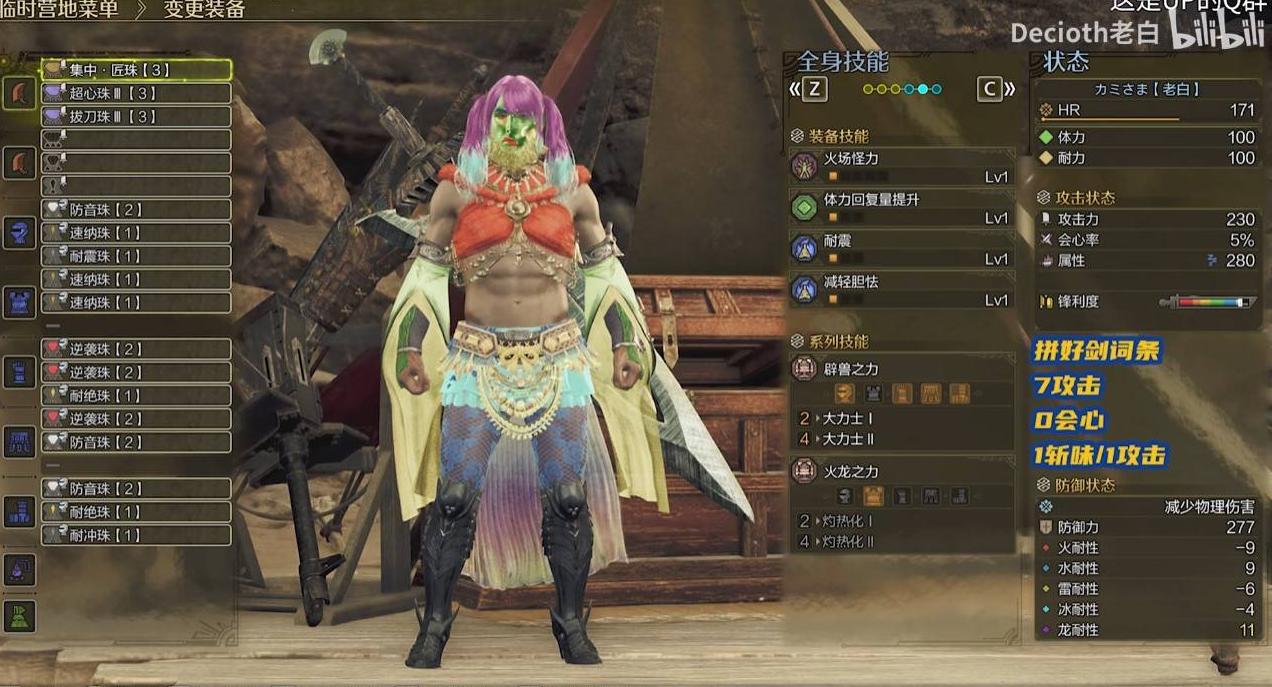Show the 耐震 skill details
The width and height of the screenshot is (1272, 687).
tap(901, 249)
